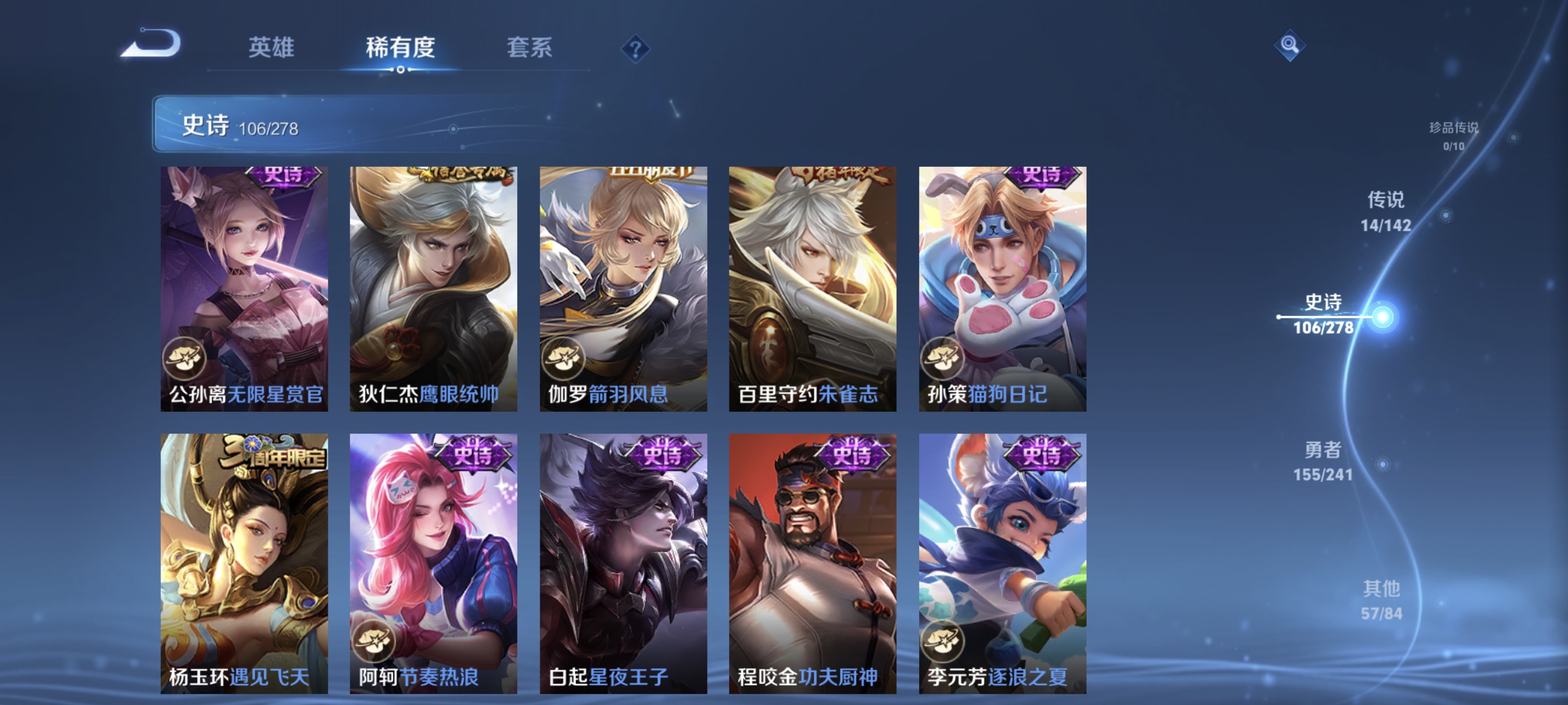
Task: Open search with the magnifier icon
Action: 1290,46
